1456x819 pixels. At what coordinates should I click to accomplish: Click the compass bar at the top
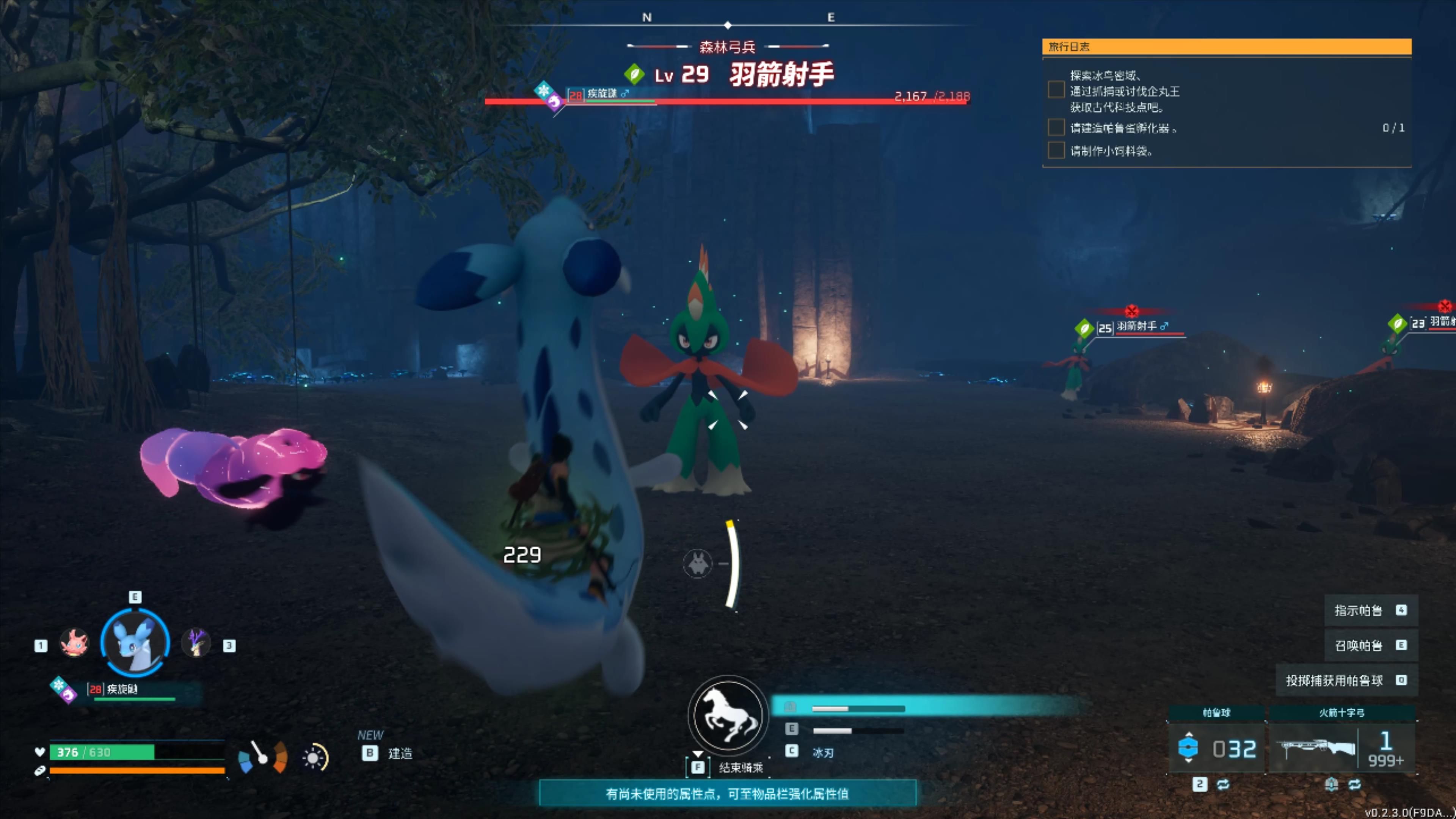coord(728,23)
